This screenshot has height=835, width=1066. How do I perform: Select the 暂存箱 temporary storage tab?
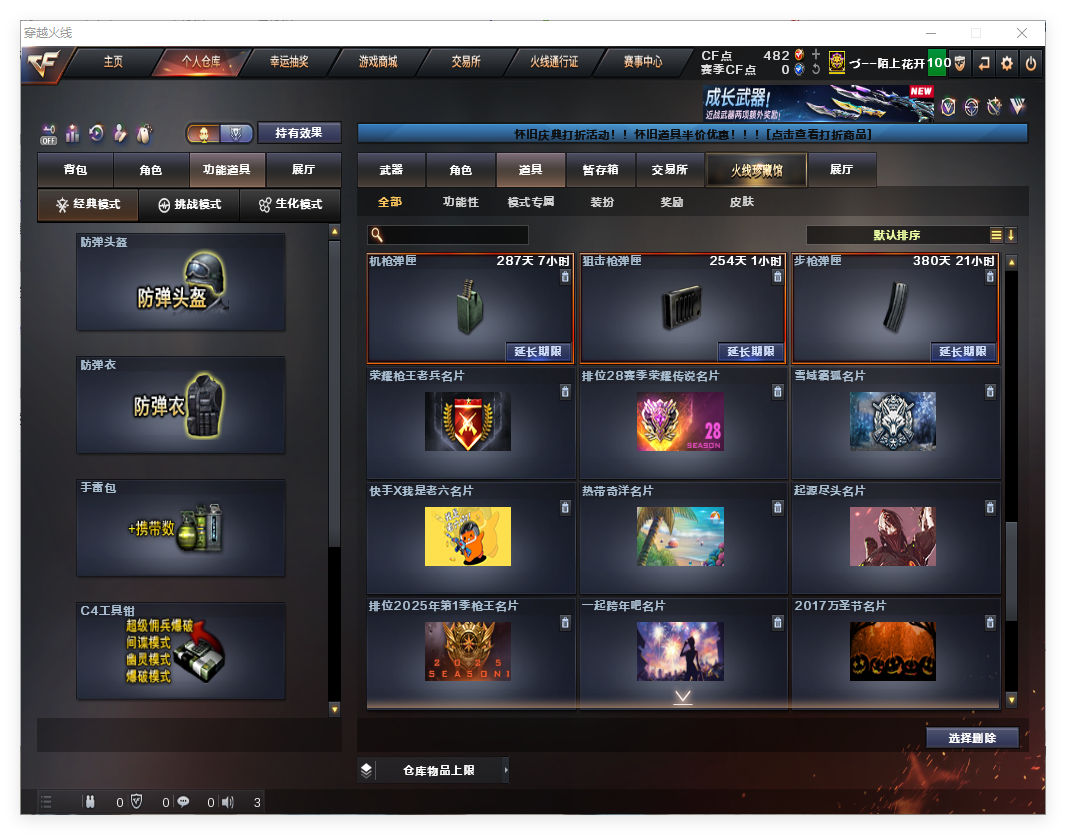click(x=600, y=170)
